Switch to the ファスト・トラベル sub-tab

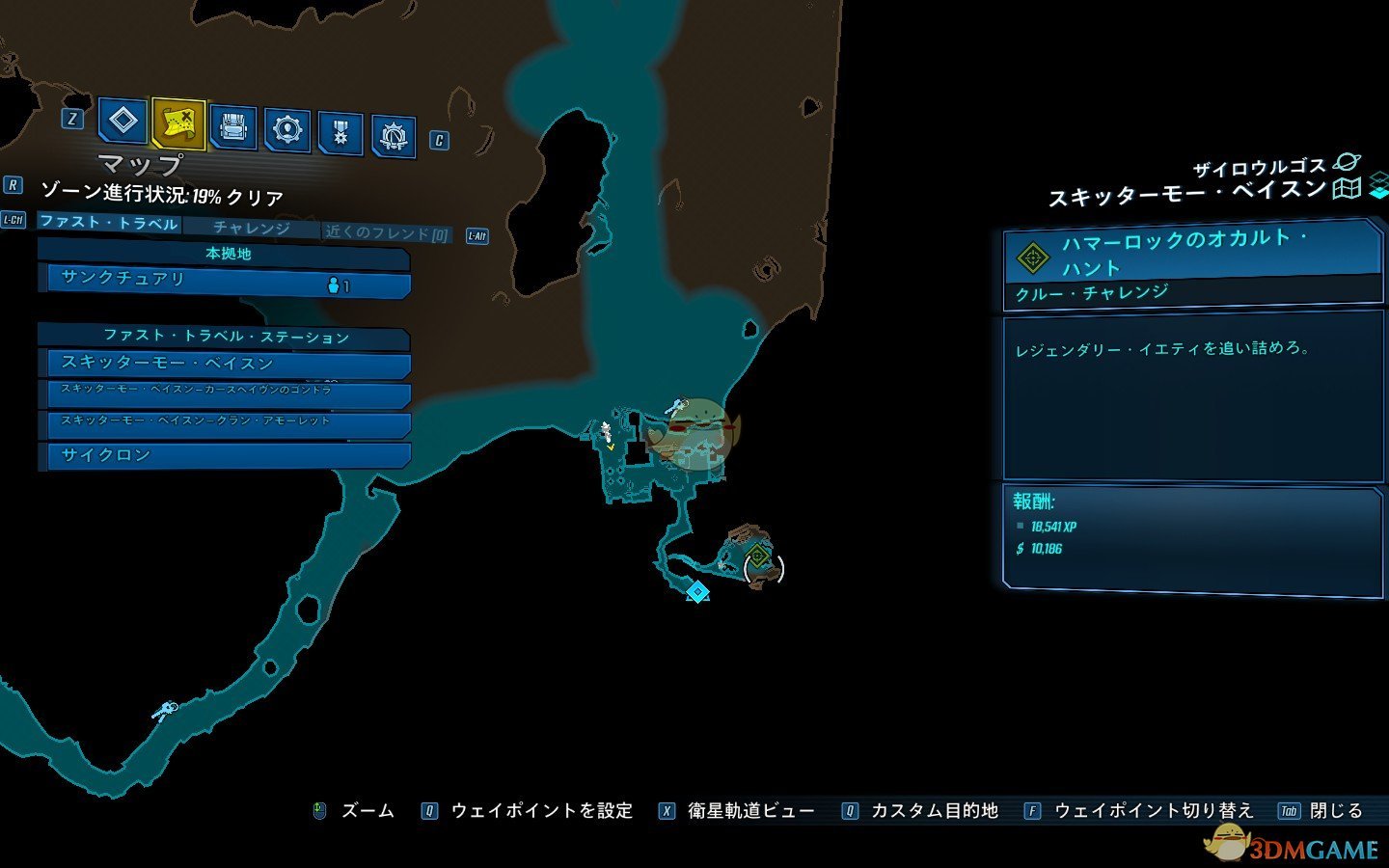pos(109,223)
